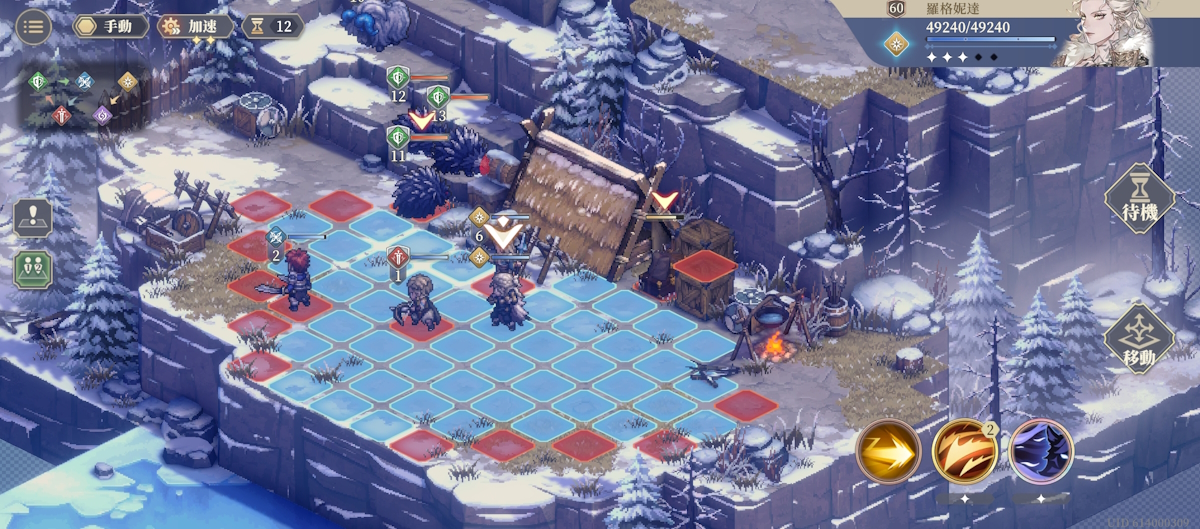Activate the dark cloaked figure skill
Screen dimensions: 1200x529
1041,452
